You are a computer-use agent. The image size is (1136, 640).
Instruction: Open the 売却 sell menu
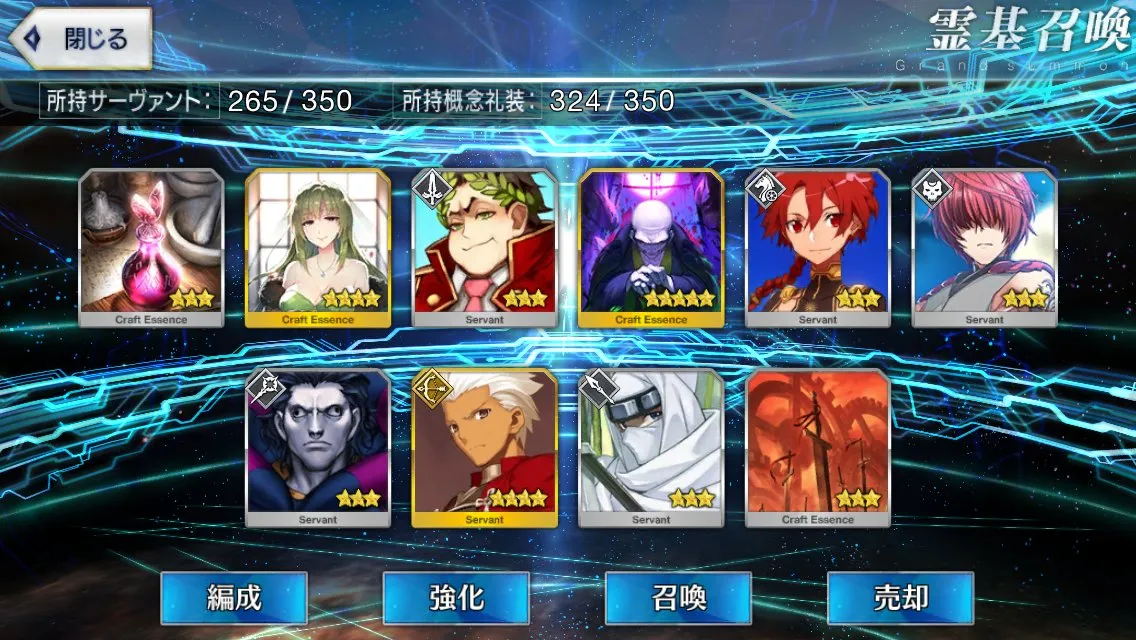point(900,598)
